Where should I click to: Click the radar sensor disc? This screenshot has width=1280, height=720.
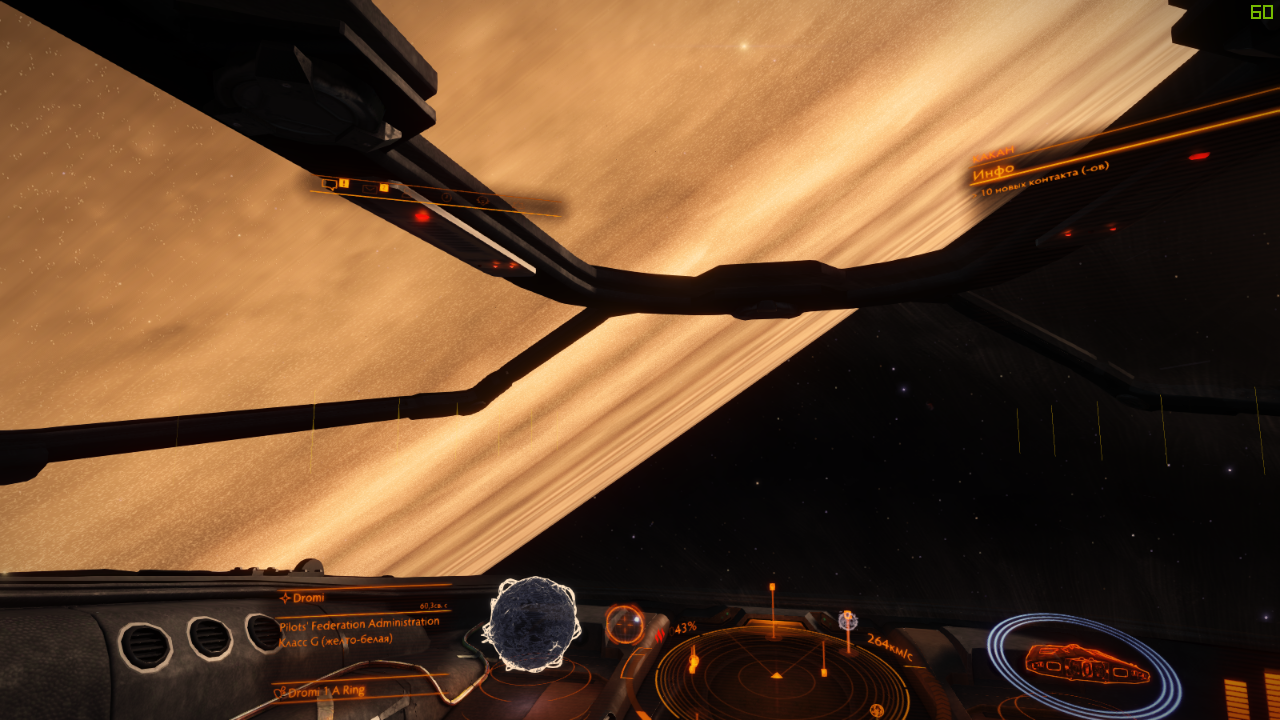click(x=781, y=674)
